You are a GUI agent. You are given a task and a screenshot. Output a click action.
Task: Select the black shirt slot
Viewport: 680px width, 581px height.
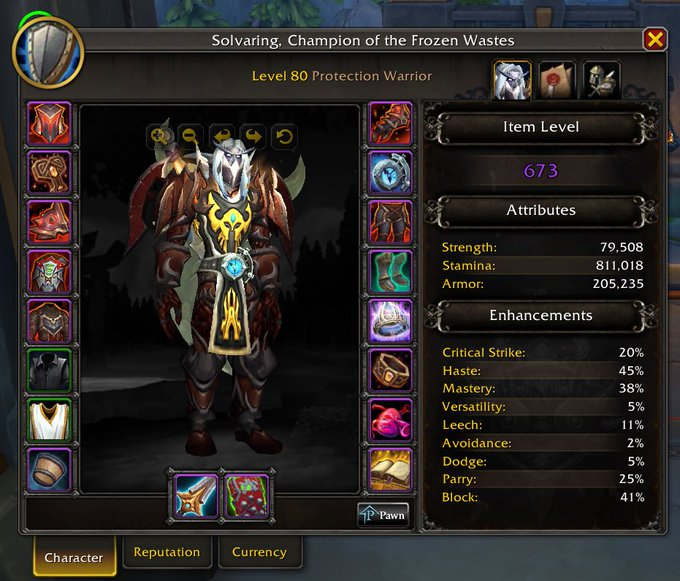(50, 371)
